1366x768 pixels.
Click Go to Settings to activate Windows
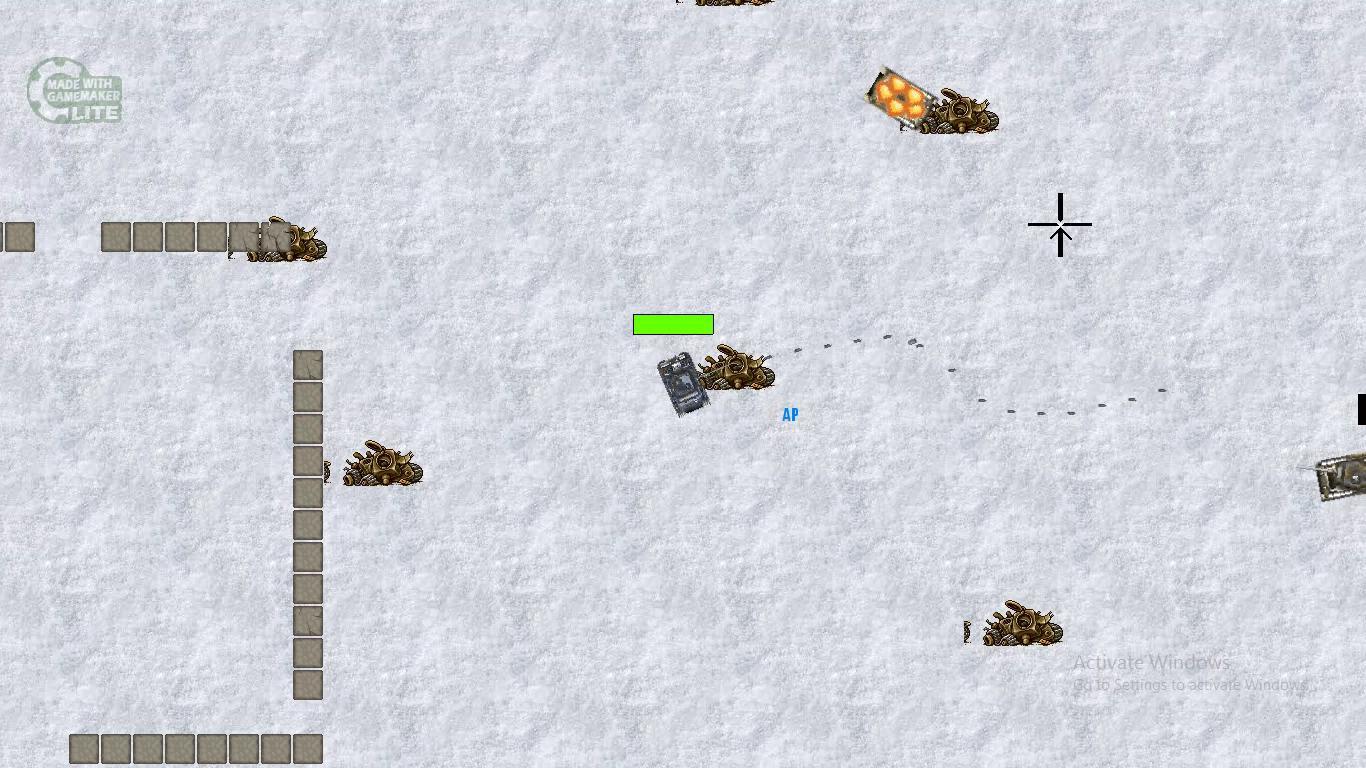point(1190,685)
